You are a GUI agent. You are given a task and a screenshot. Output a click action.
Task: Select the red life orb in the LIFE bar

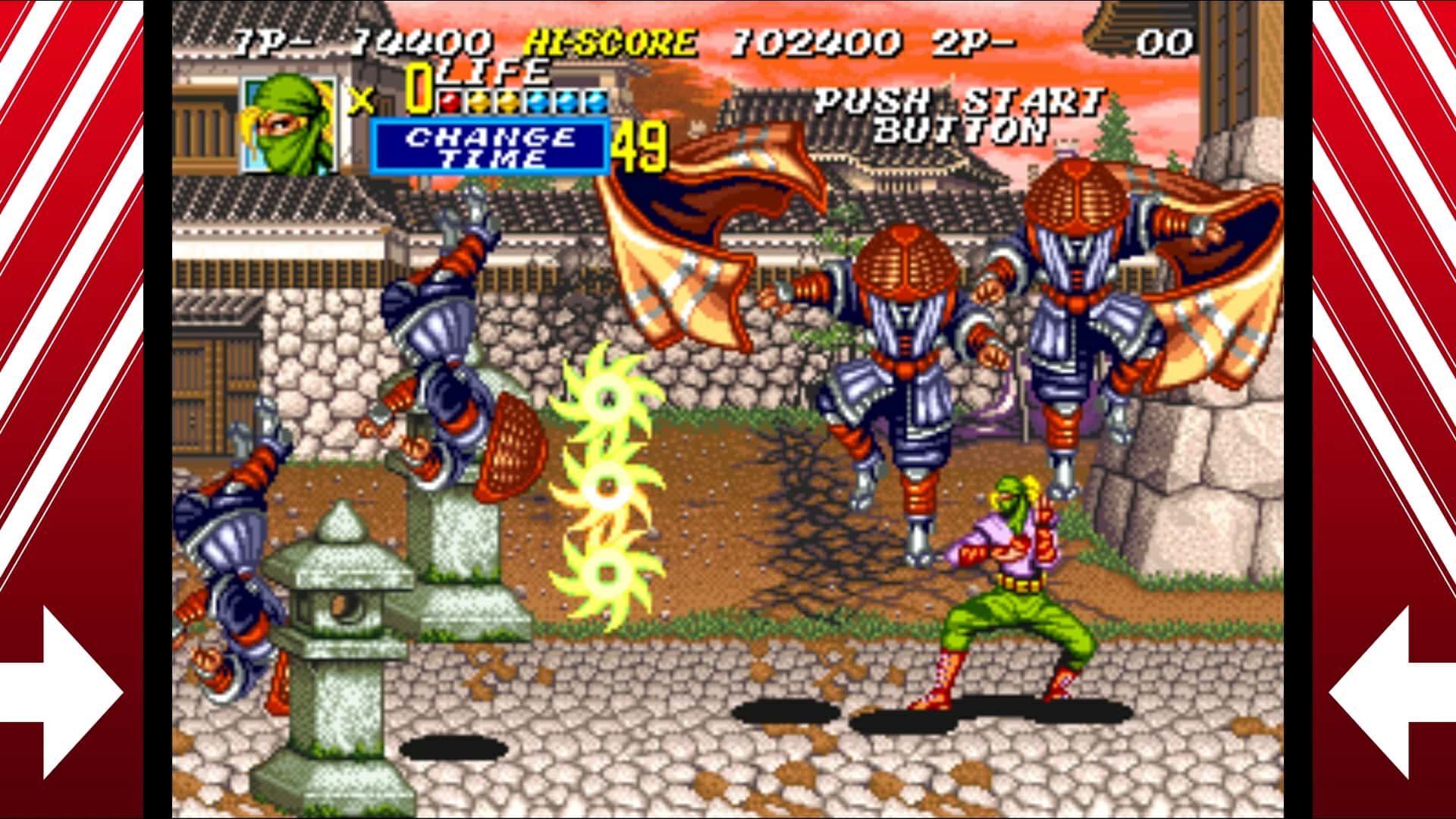click(450, 101)
